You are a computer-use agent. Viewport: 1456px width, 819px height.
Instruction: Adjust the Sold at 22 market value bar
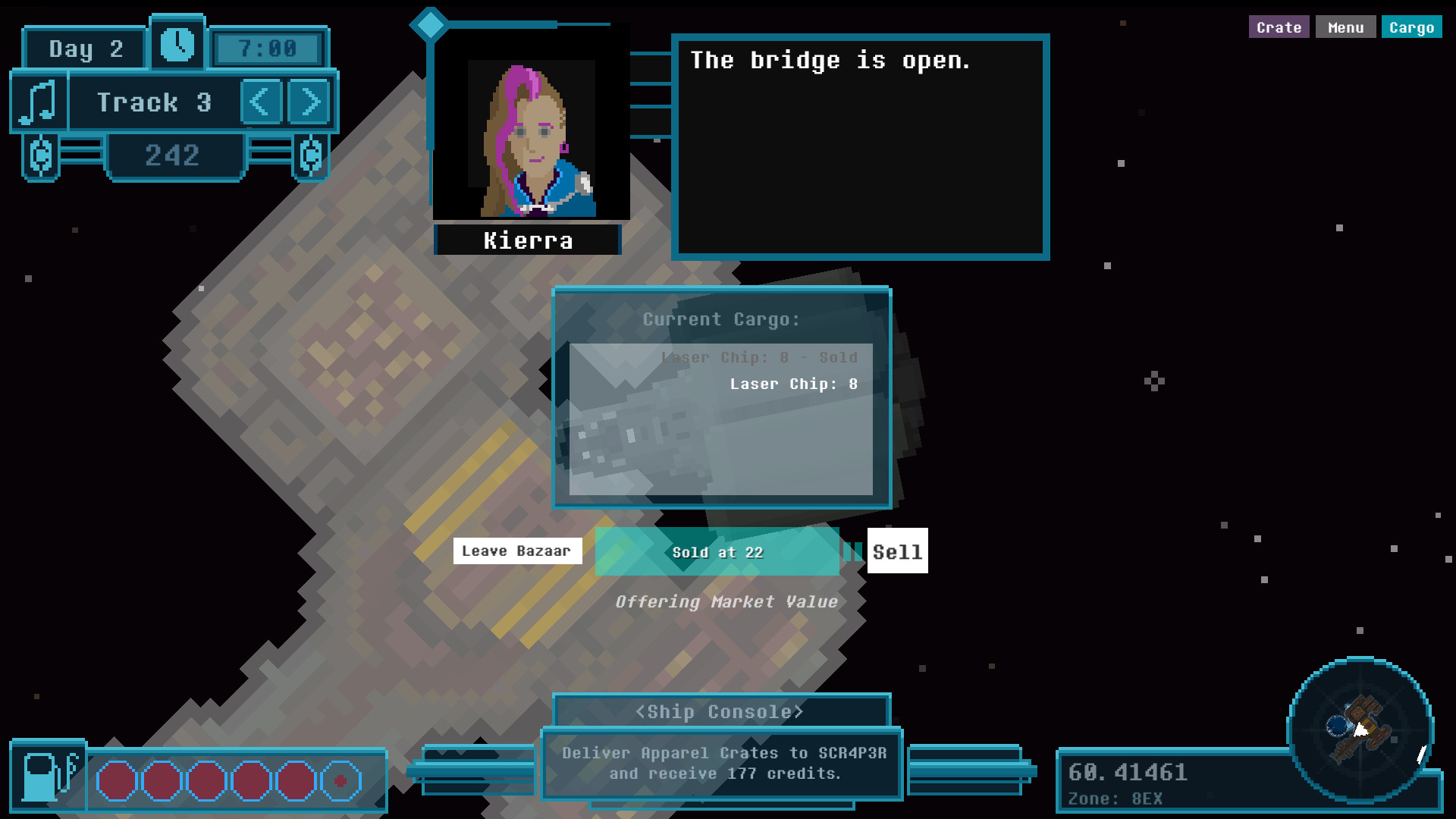pyautogui.click(x=716, y=552)
